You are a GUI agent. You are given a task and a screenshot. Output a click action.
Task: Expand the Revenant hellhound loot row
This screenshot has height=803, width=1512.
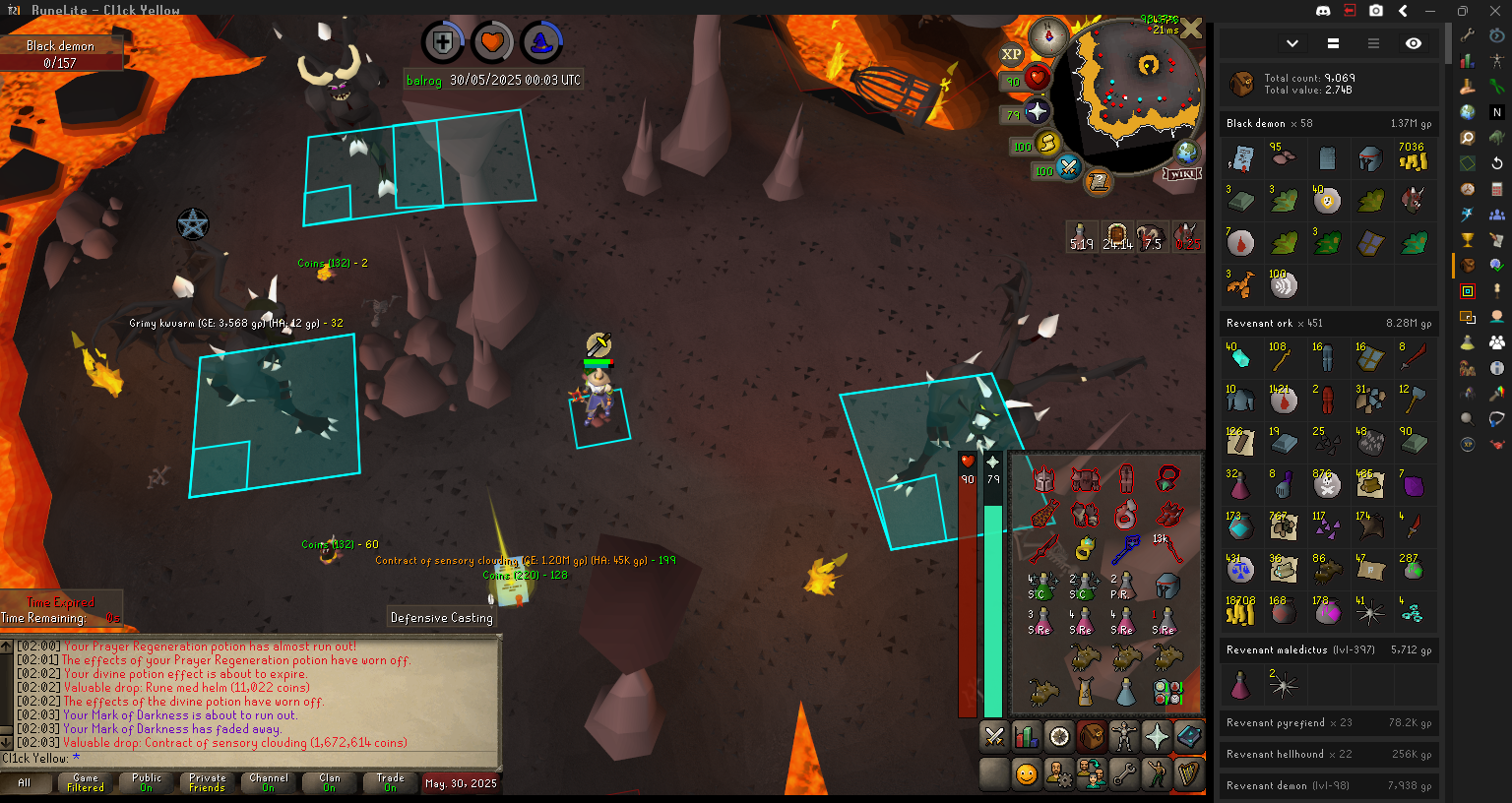pyautogui.click(x=1329, y=754)
